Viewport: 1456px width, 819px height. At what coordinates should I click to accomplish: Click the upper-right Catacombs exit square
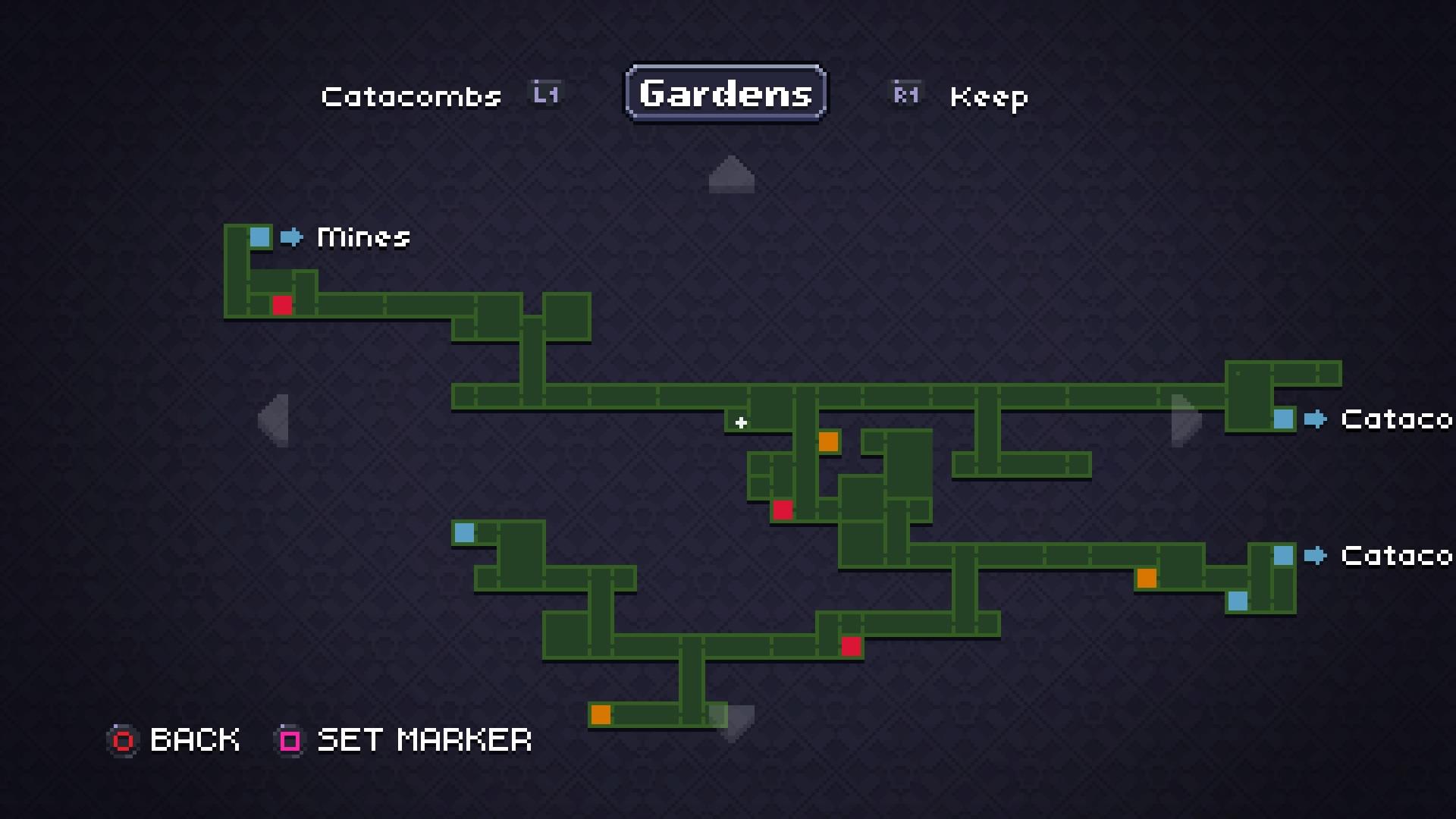point(1282,419)
